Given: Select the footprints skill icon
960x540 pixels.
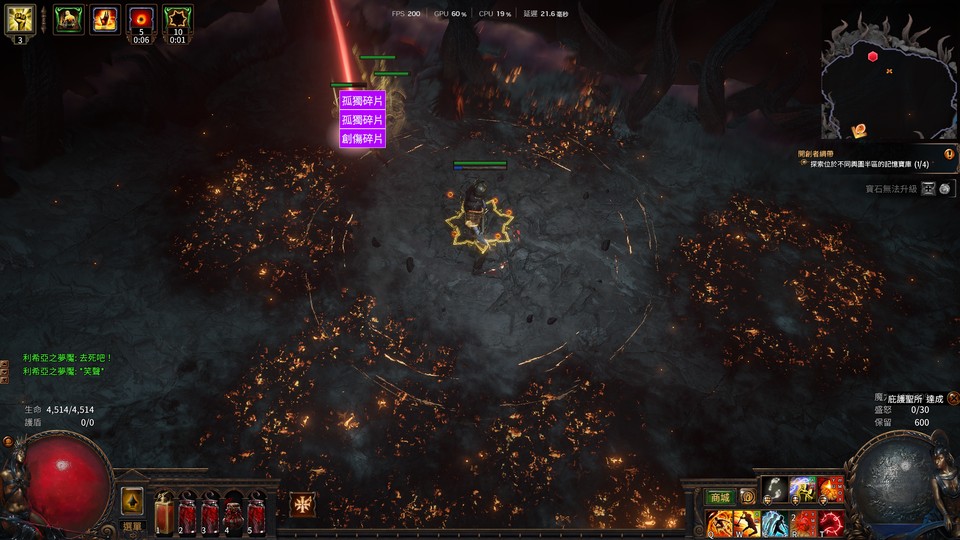Looking at the screenshot, I should [x=775, y=490].
